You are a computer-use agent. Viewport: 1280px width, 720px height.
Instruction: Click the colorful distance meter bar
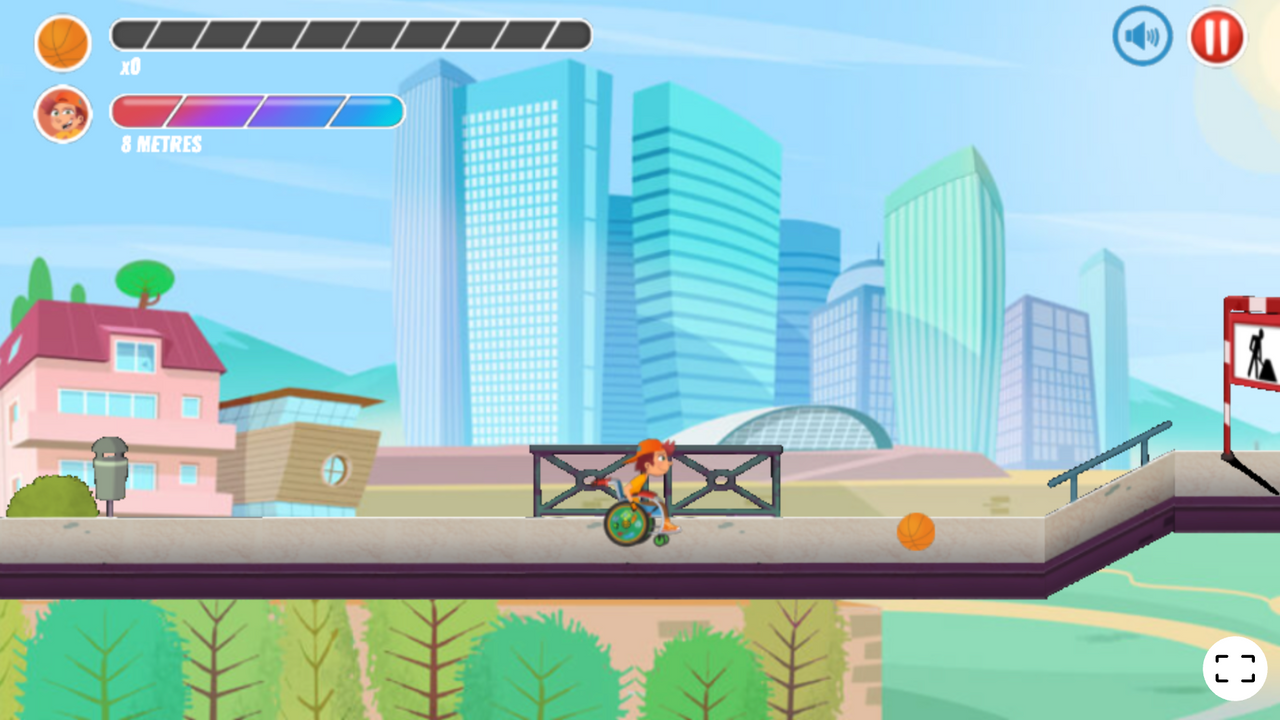[257, 112]
